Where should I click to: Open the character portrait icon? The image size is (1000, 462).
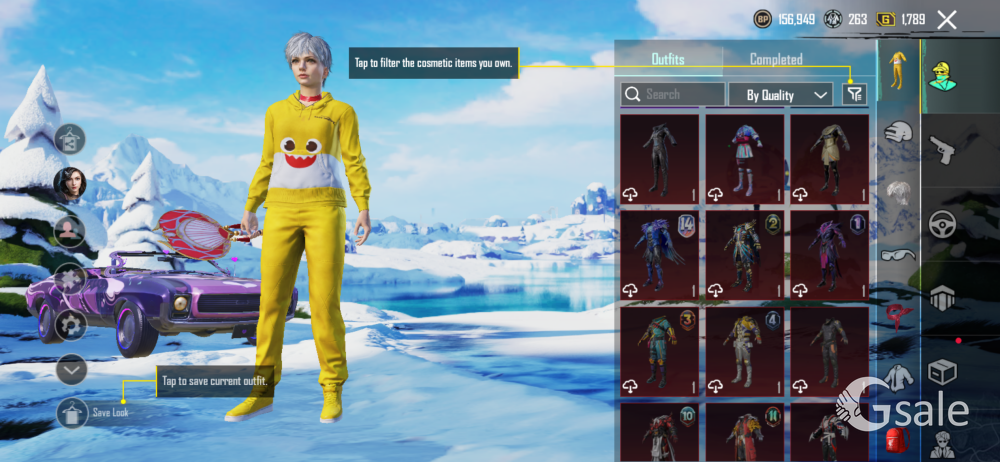(70, 183)
